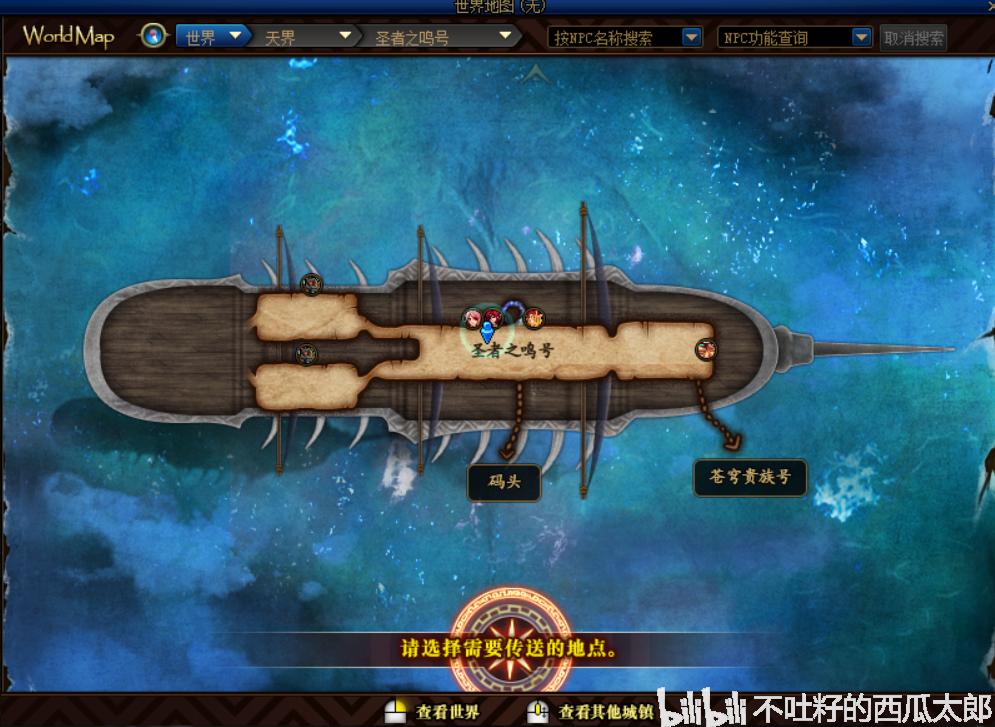This screenshot has width=995, height=727.
Task: Select the pink-haired NPC marker
Action: click(x=471, y=319)
